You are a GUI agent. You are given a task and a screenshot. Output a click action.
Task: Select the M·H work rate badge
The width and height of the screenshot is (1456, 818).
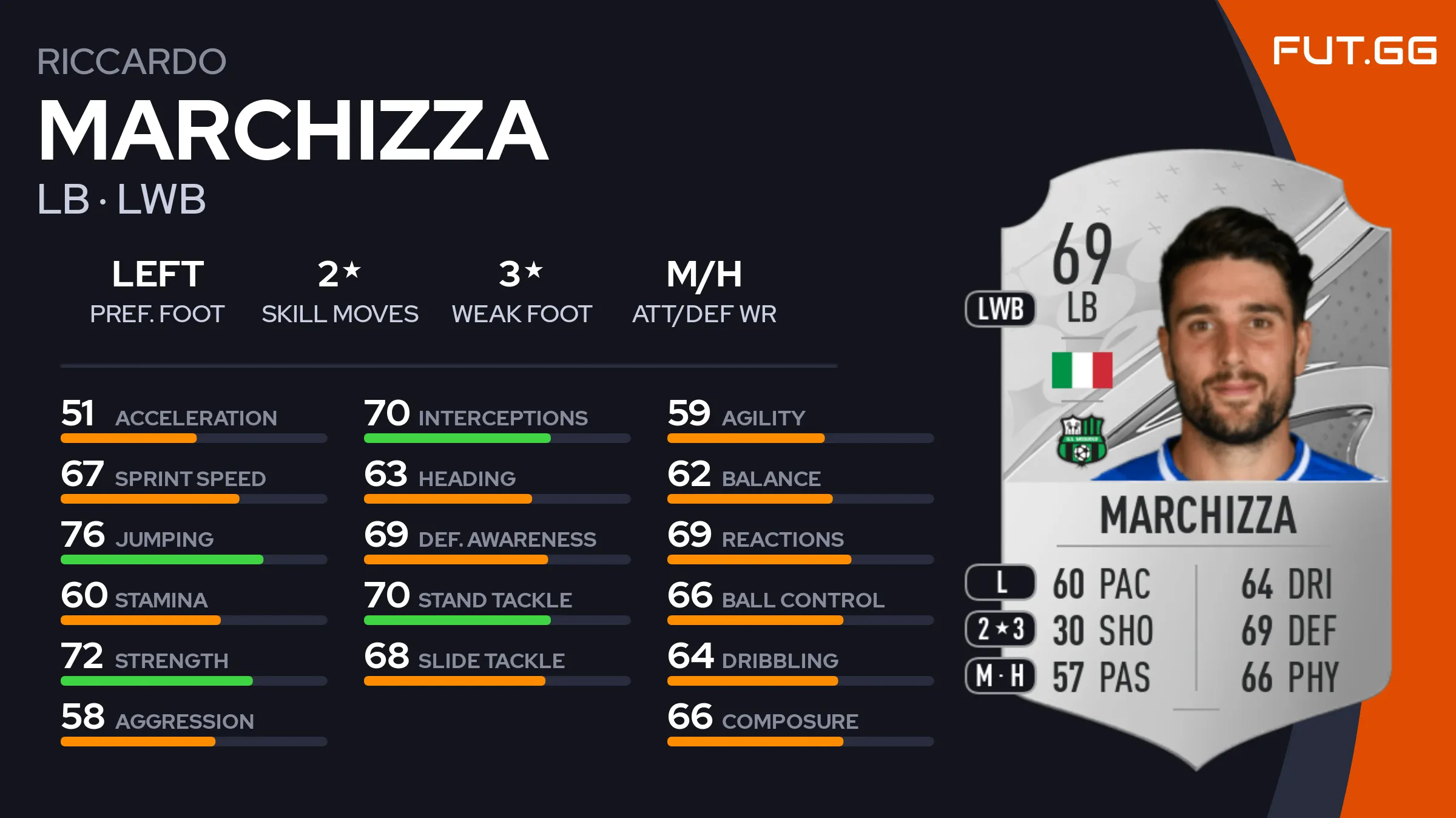(x=1000, y=675)
